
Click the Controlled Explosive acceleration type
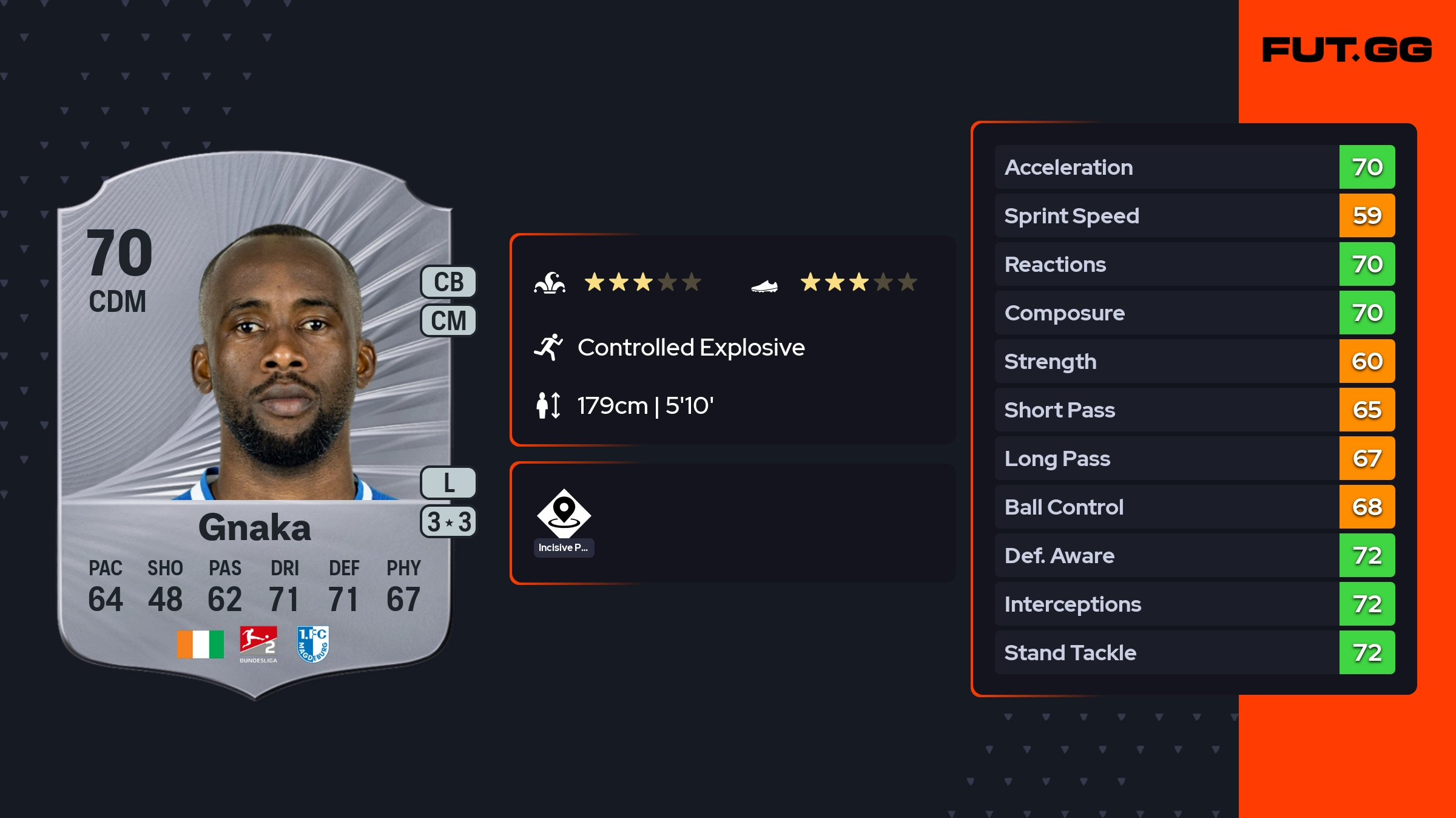point(690,348)
